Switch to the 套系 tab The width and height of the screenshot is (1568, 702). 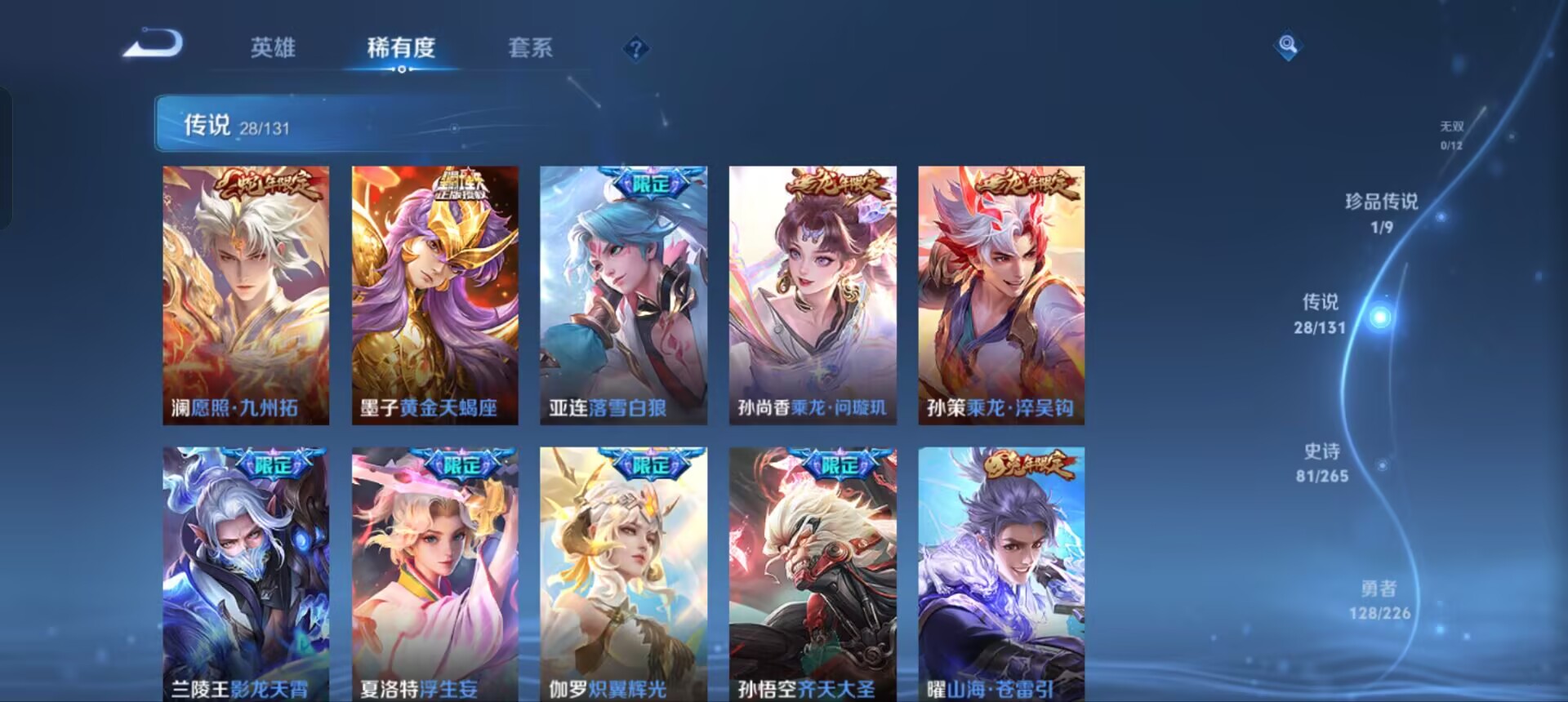(x=531, y=49)
